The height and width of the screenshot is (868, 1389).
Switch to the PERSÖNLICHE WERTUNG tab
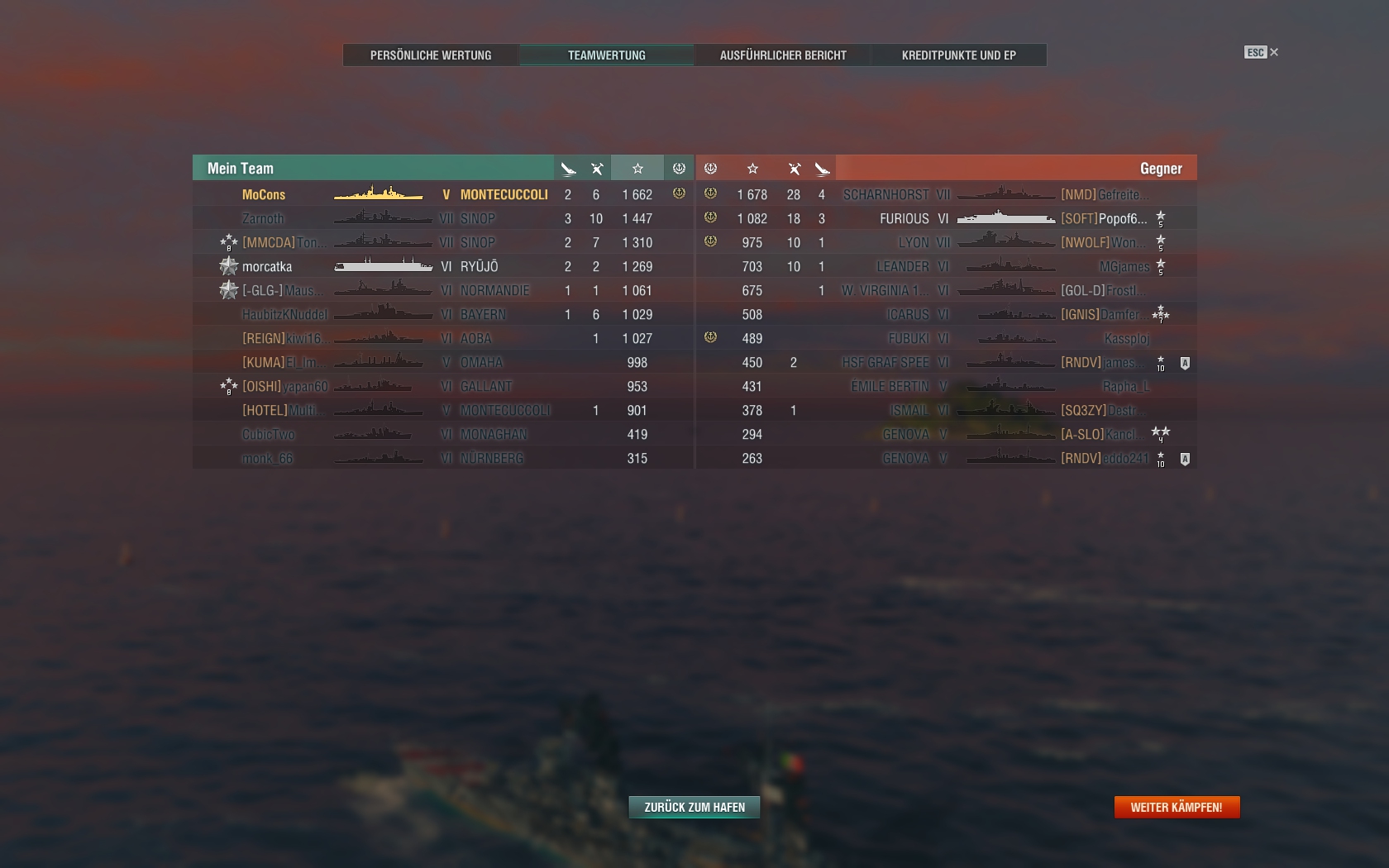(x=431, y=55)
